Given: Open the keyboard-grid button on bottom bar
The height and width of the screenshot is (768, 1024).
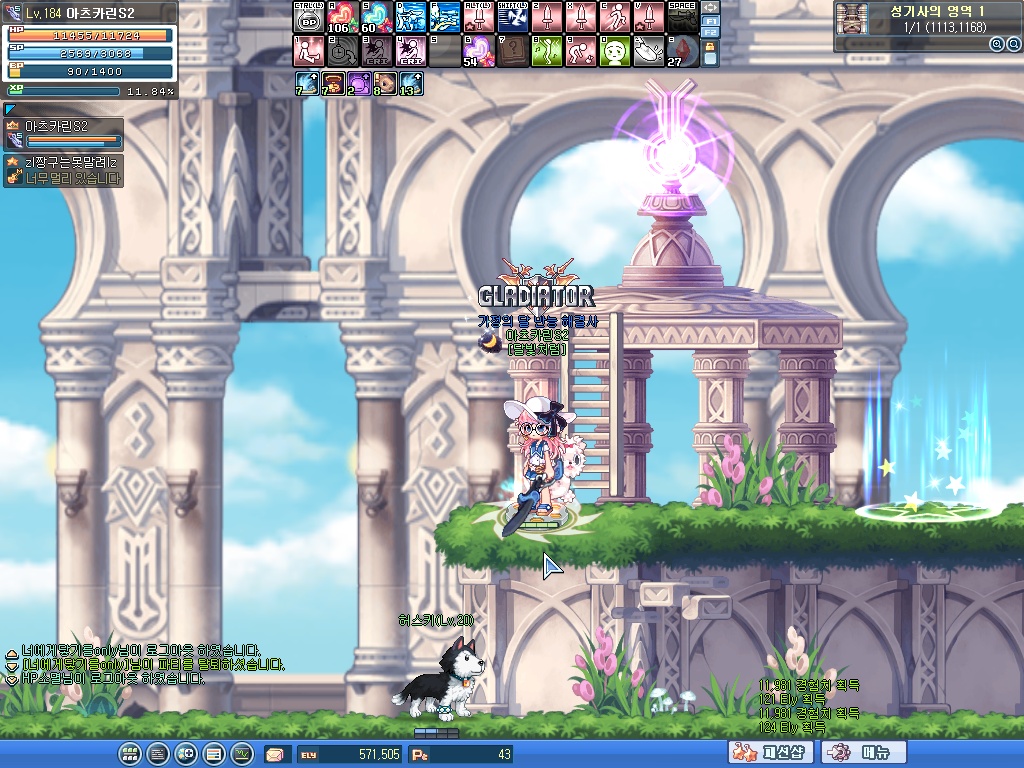Looking at the screenshot, I should tap(129, 754).
